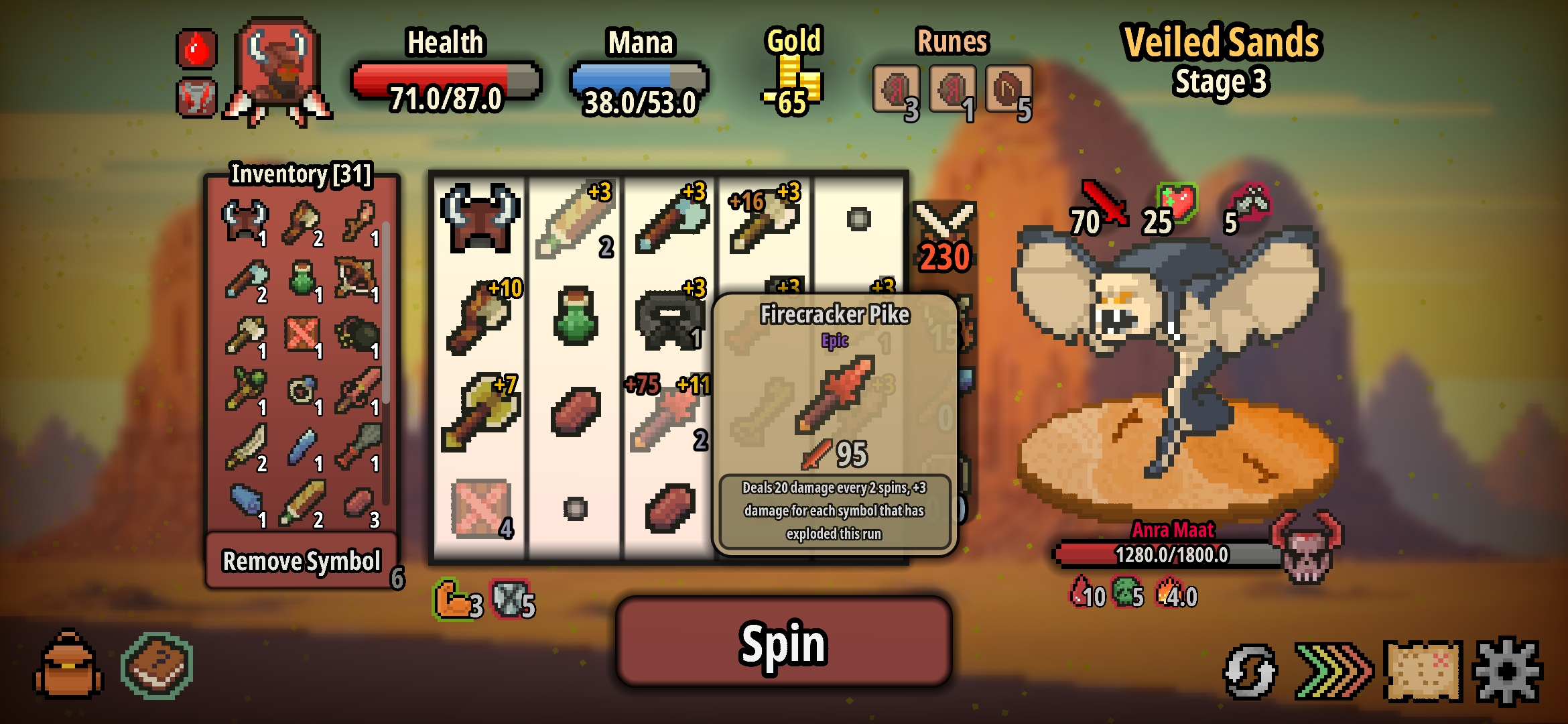Select the rune with count 5
Screen dimensions: 1568x724
click(x=1007, y=90)
